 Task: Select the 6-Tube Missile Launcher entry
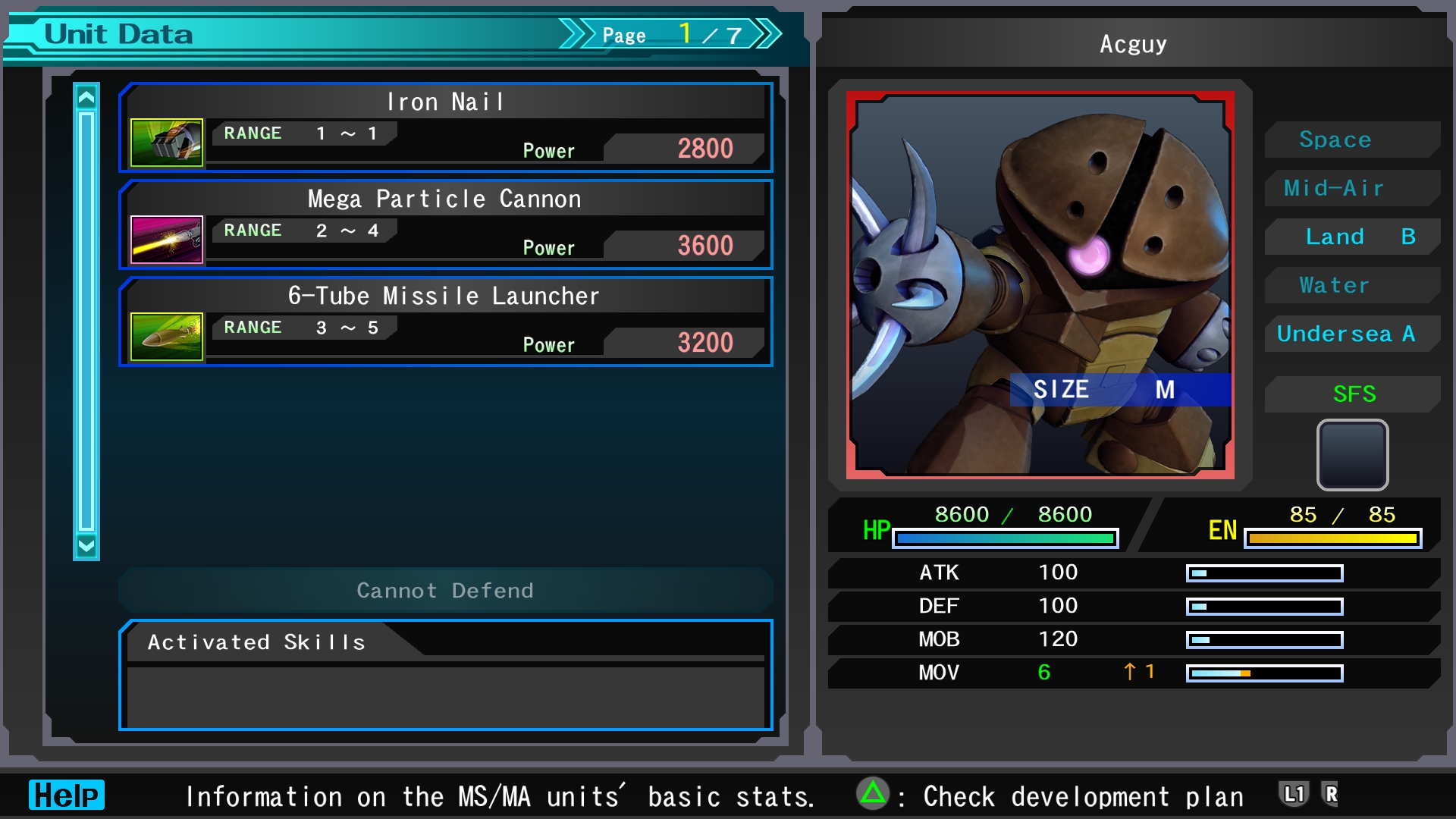(446, 322)
